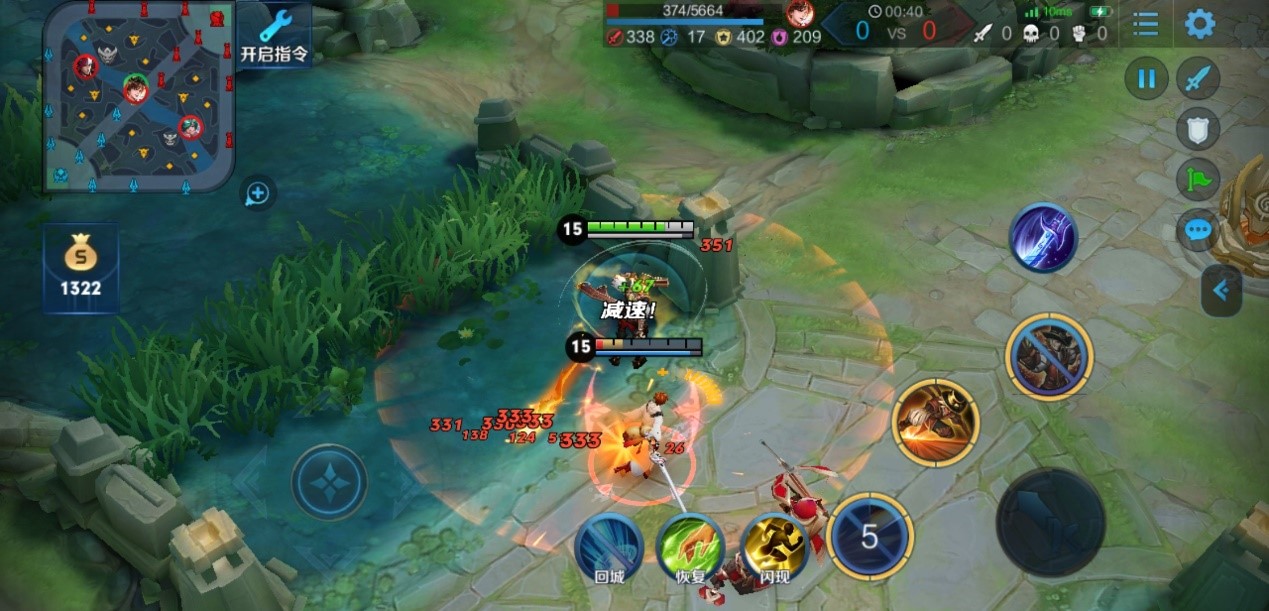Show the scoreboard list
Screen dimensions: 1269x611
point(1146,24)
